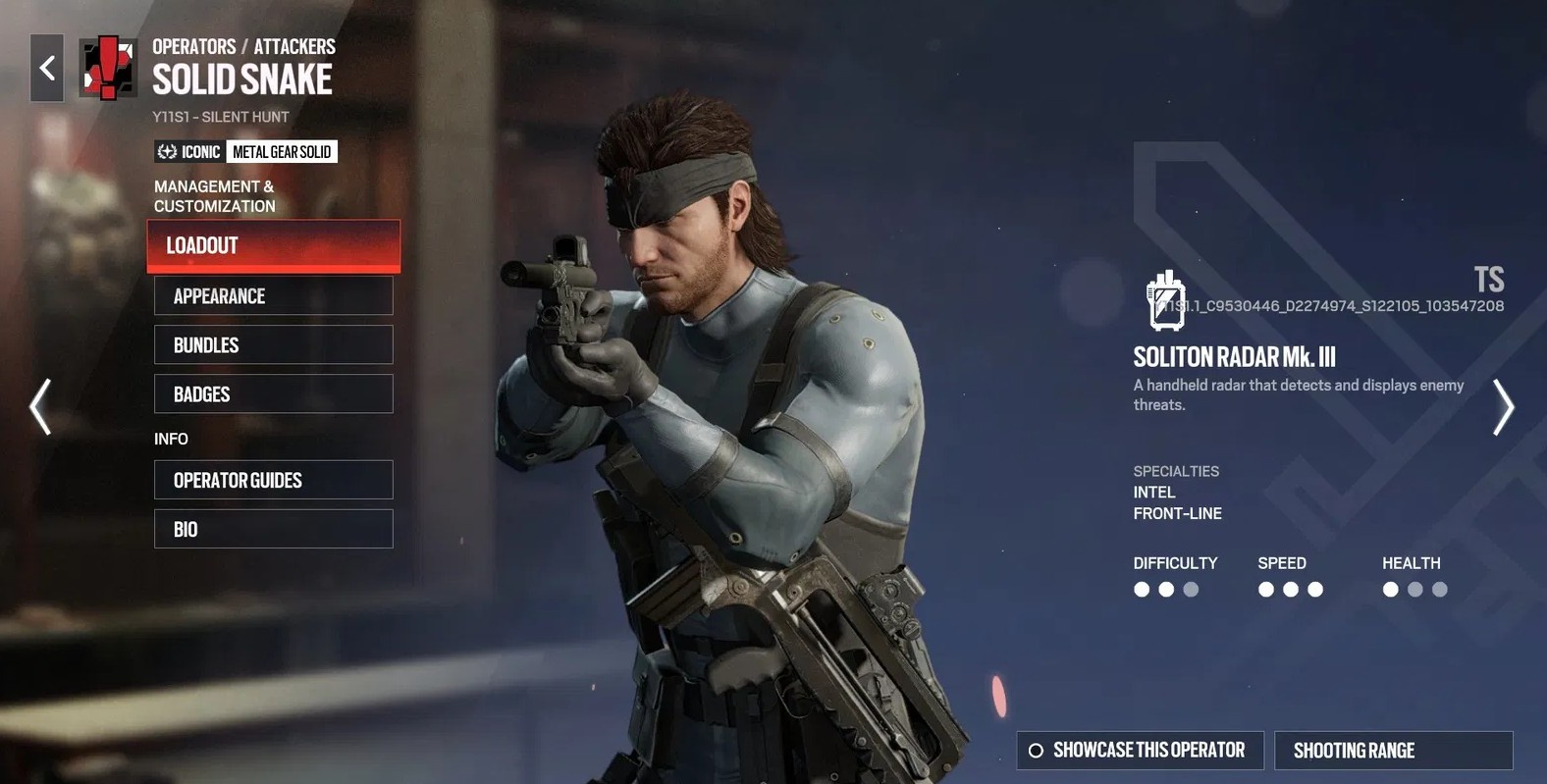
Task: Enter the SHOOTING RANGE
Action: point(1393,750)
